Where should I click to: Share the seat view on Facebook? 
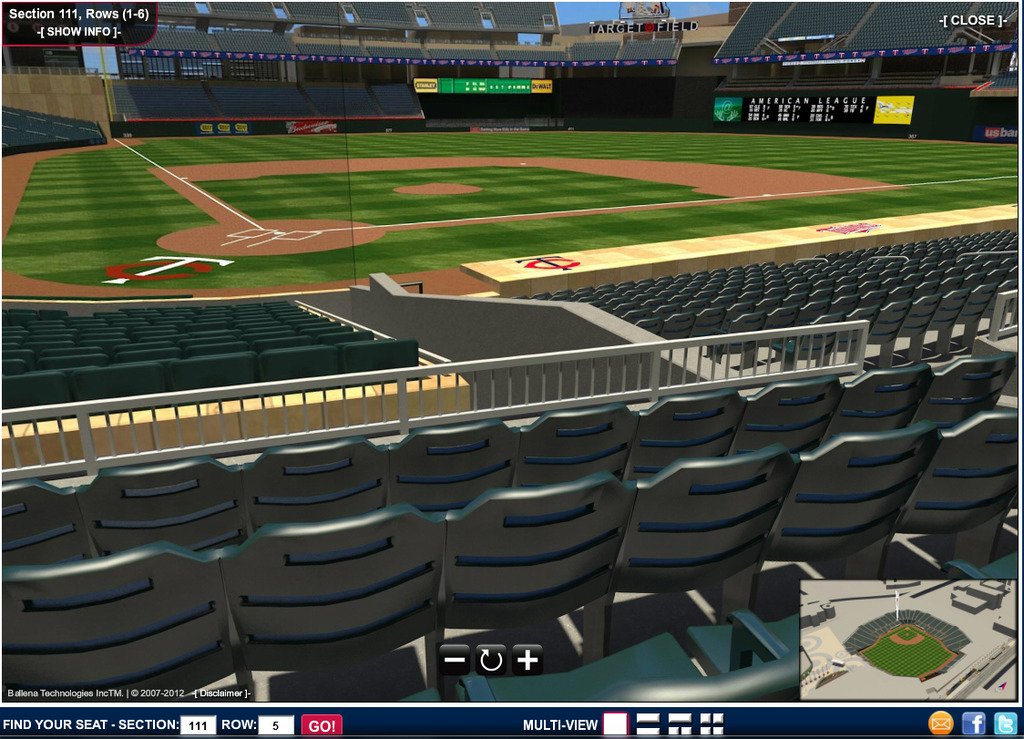[973, 723]
